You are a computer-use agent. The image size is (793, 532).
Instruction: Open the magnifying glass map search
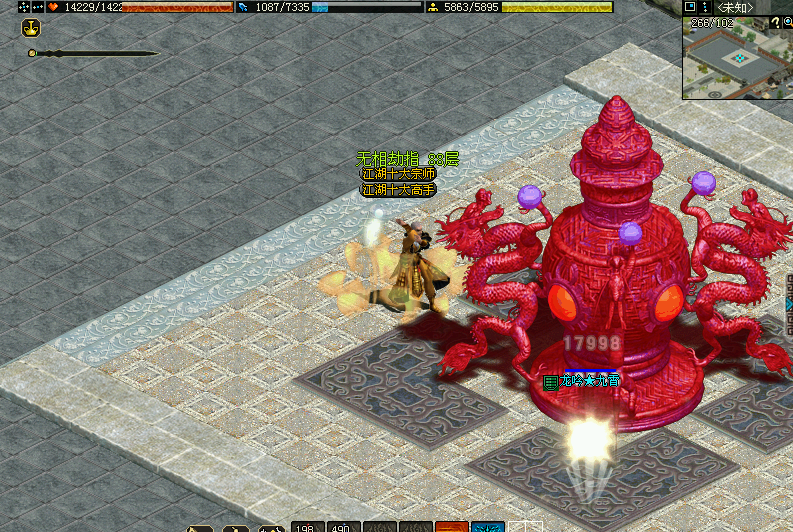(788, 22)
